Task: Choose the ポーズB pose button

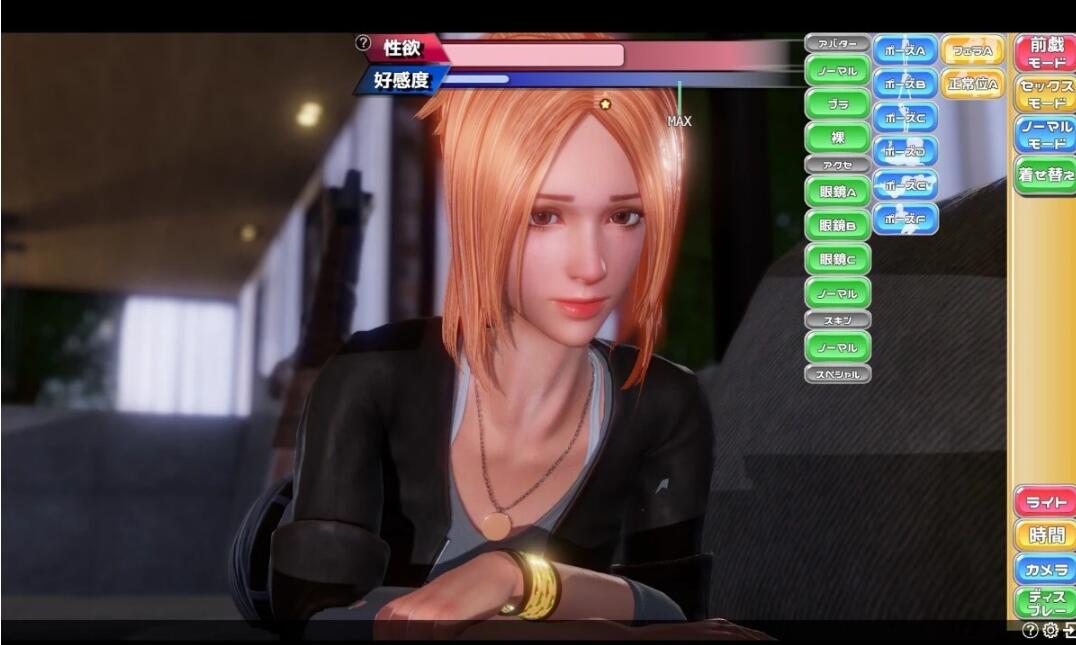Action: coord(905,84)
